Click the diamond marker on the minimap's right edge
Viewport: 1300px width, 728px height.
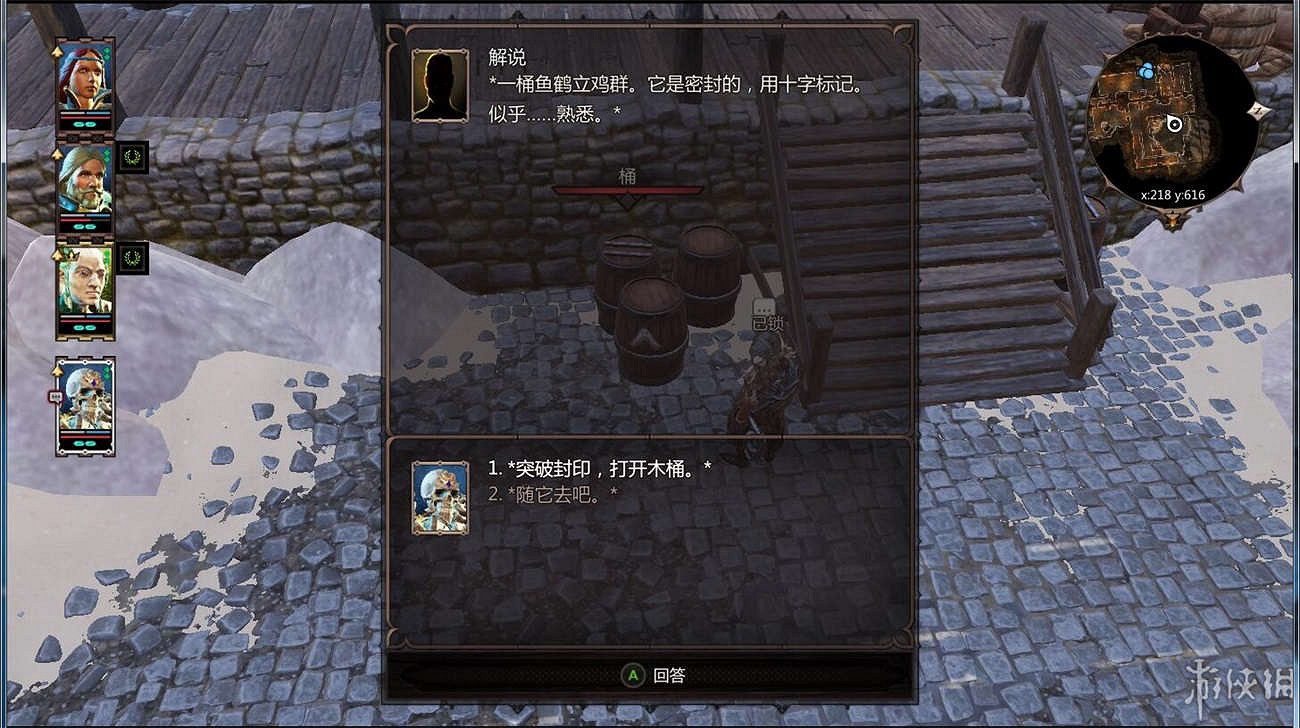pos(1258,109)
